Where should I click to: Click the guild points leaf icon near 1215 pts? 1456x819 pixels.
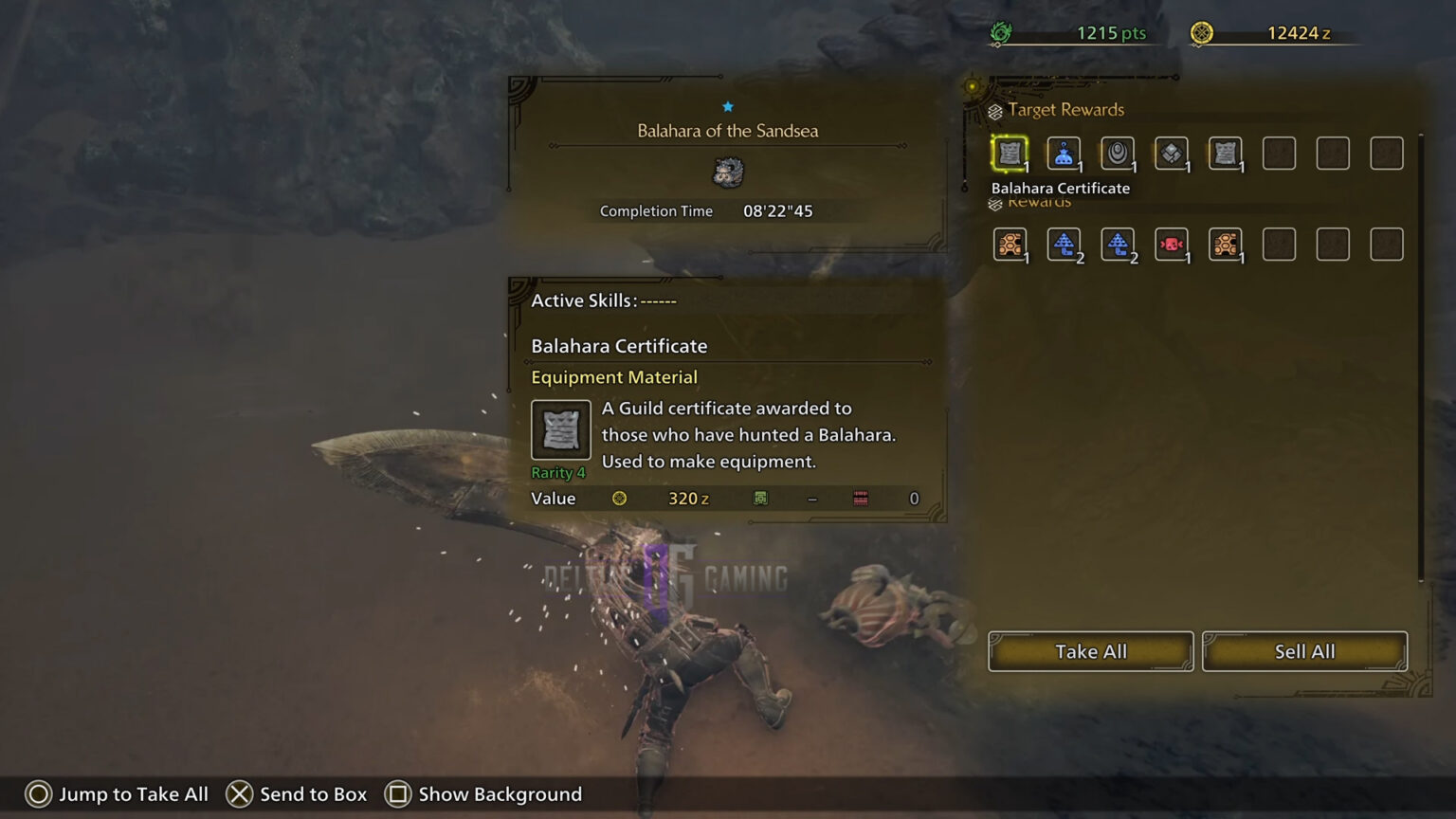coord(1000,31)
